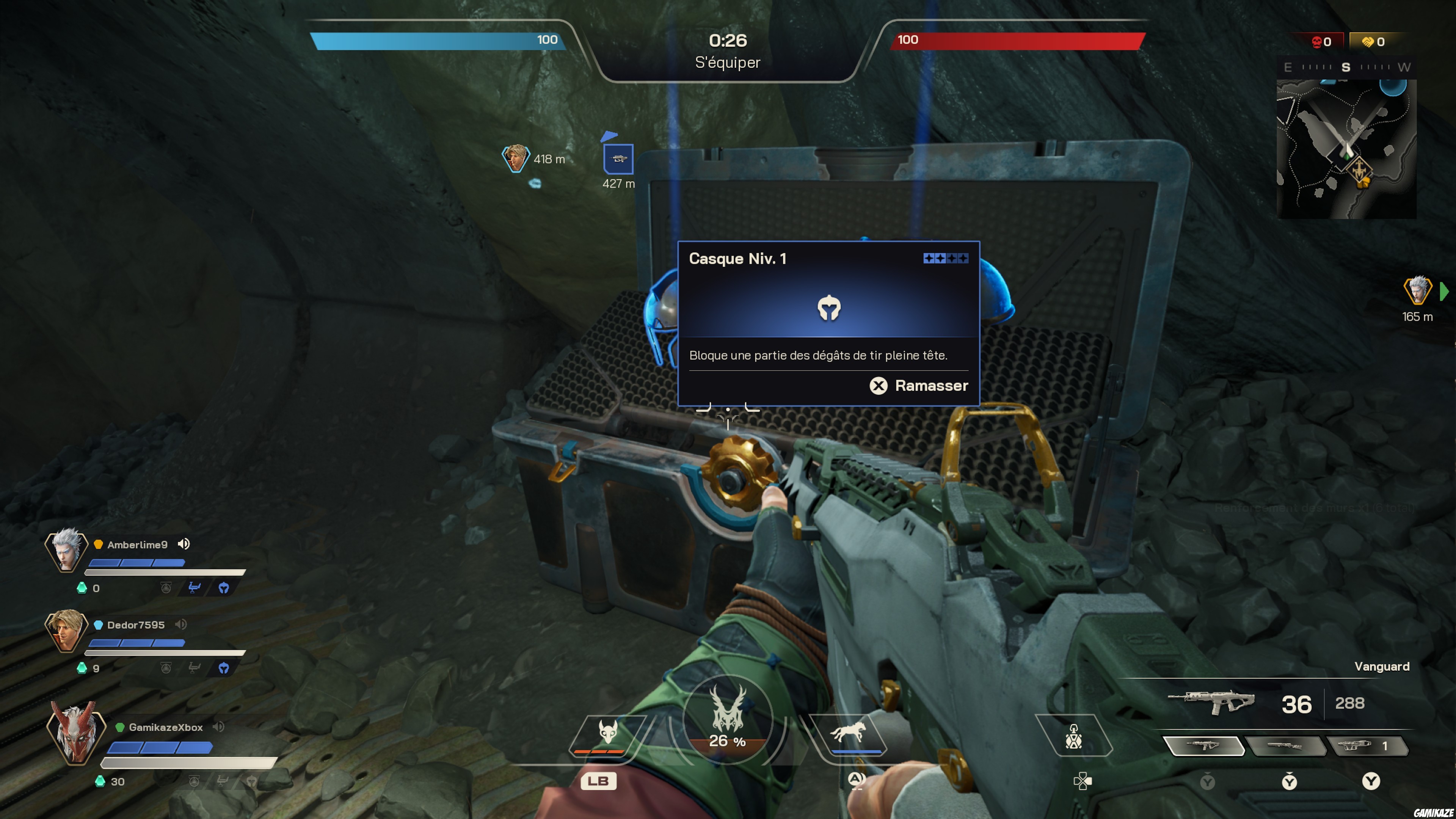This screenshot has width=1456, height=819.
Task: Pick up the Casque Niv. 1 via Ramasser
Action: pos(918,386)
